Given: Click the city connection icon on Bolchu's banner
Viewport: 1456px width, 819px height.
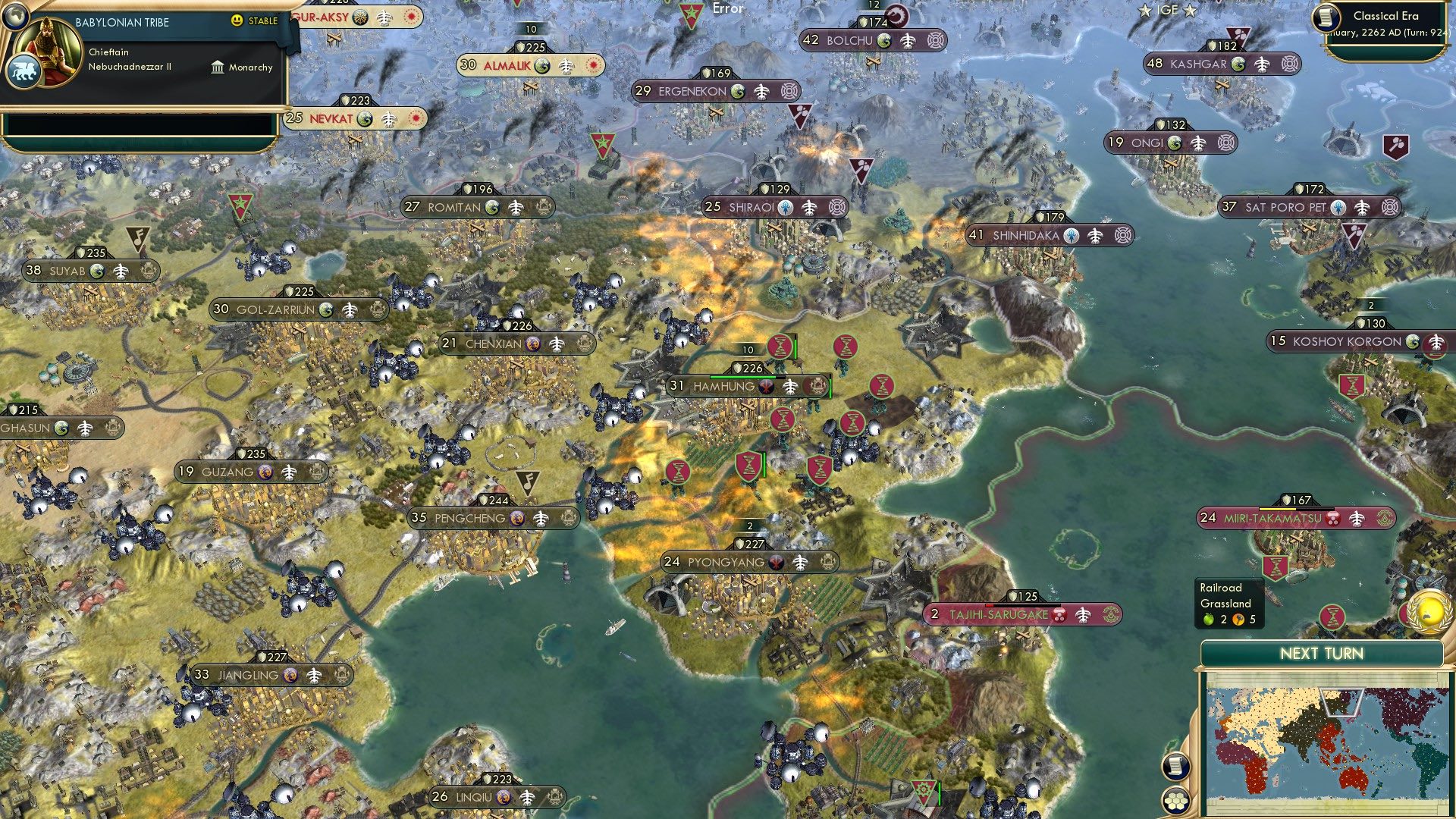Looking at the screenshot, I should click(936, 42).
